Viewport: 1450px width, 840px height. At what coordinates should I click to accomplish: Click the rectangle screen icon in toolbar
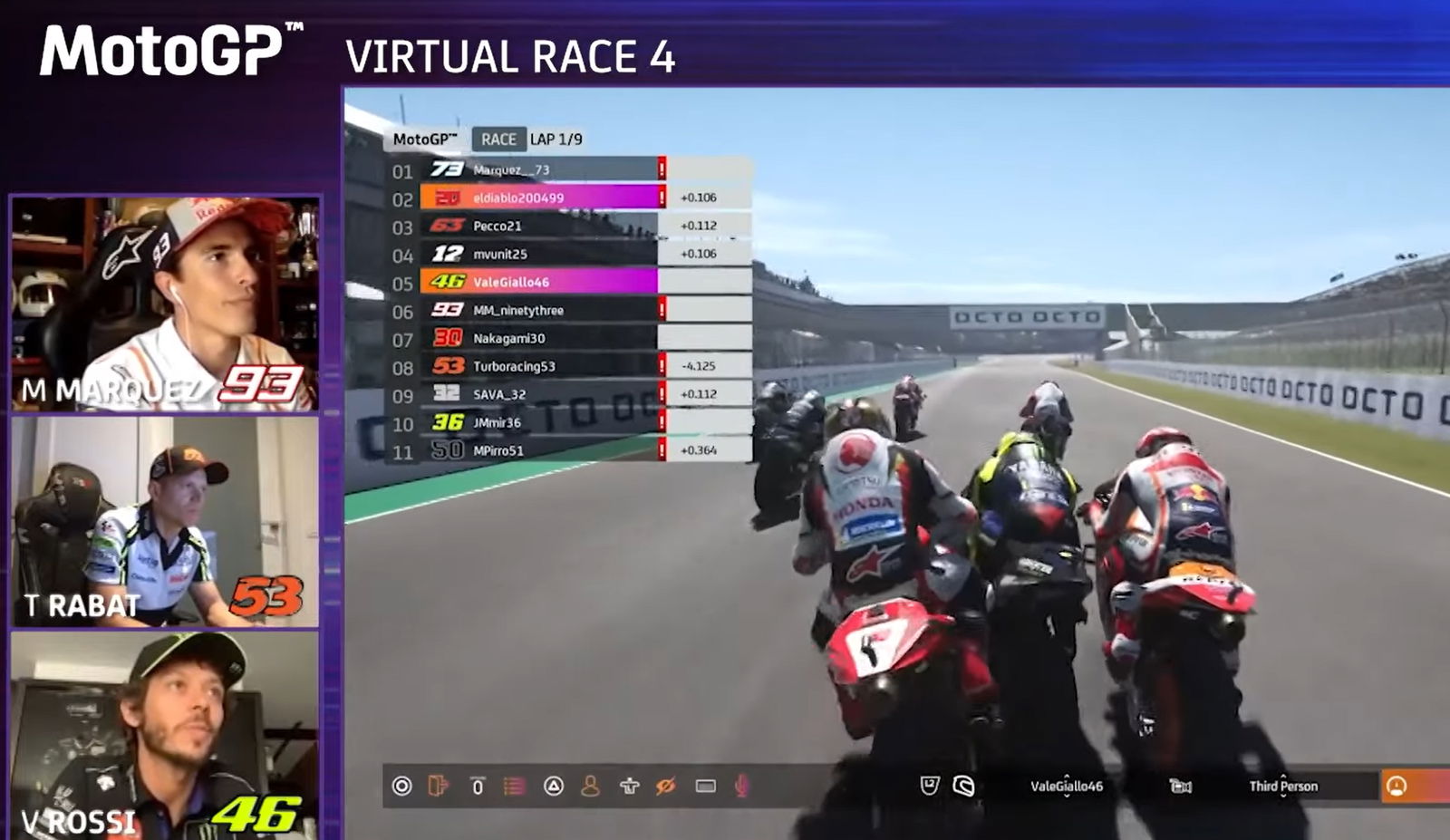coord(705,786)
